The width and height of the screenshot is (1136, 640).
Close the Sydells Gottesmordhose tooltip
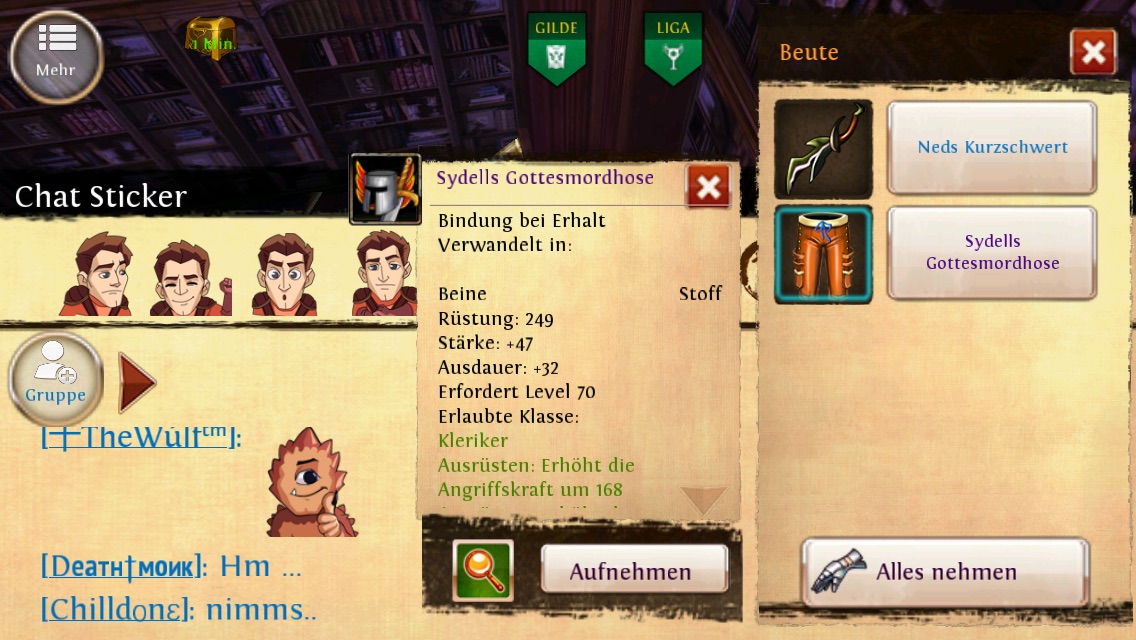[708, 186]
